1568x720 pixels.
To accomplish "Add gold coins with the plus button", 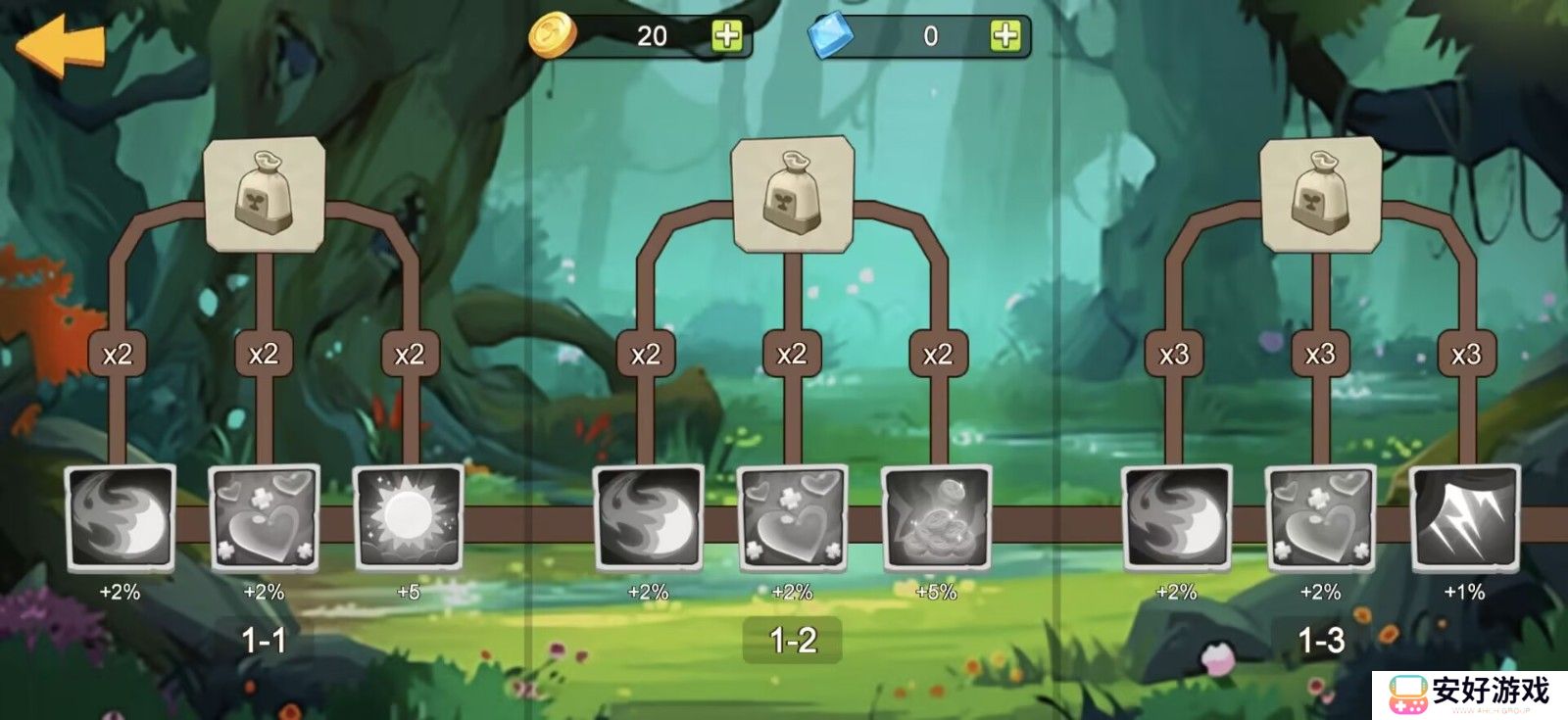I will point(726,36).
